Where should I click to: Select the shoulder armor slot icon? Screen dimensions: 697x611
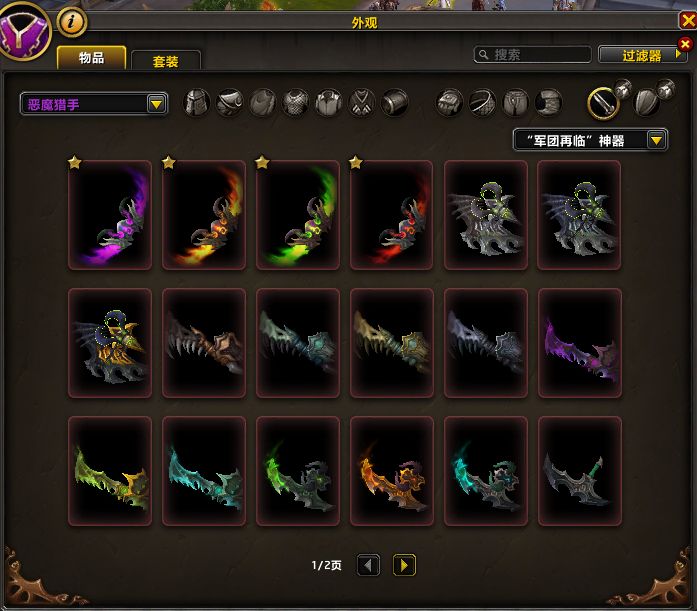point(230,102)
